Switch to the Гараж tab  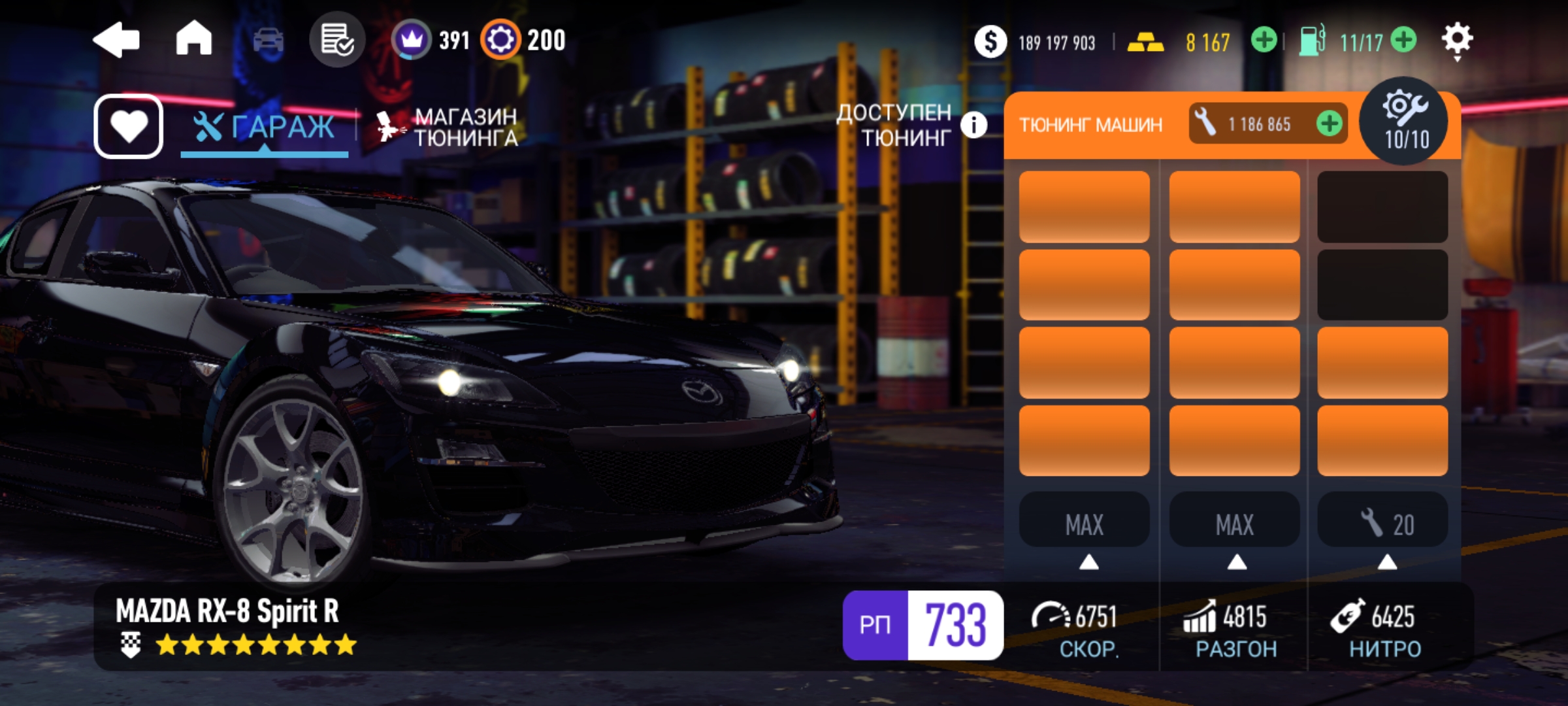265,127
